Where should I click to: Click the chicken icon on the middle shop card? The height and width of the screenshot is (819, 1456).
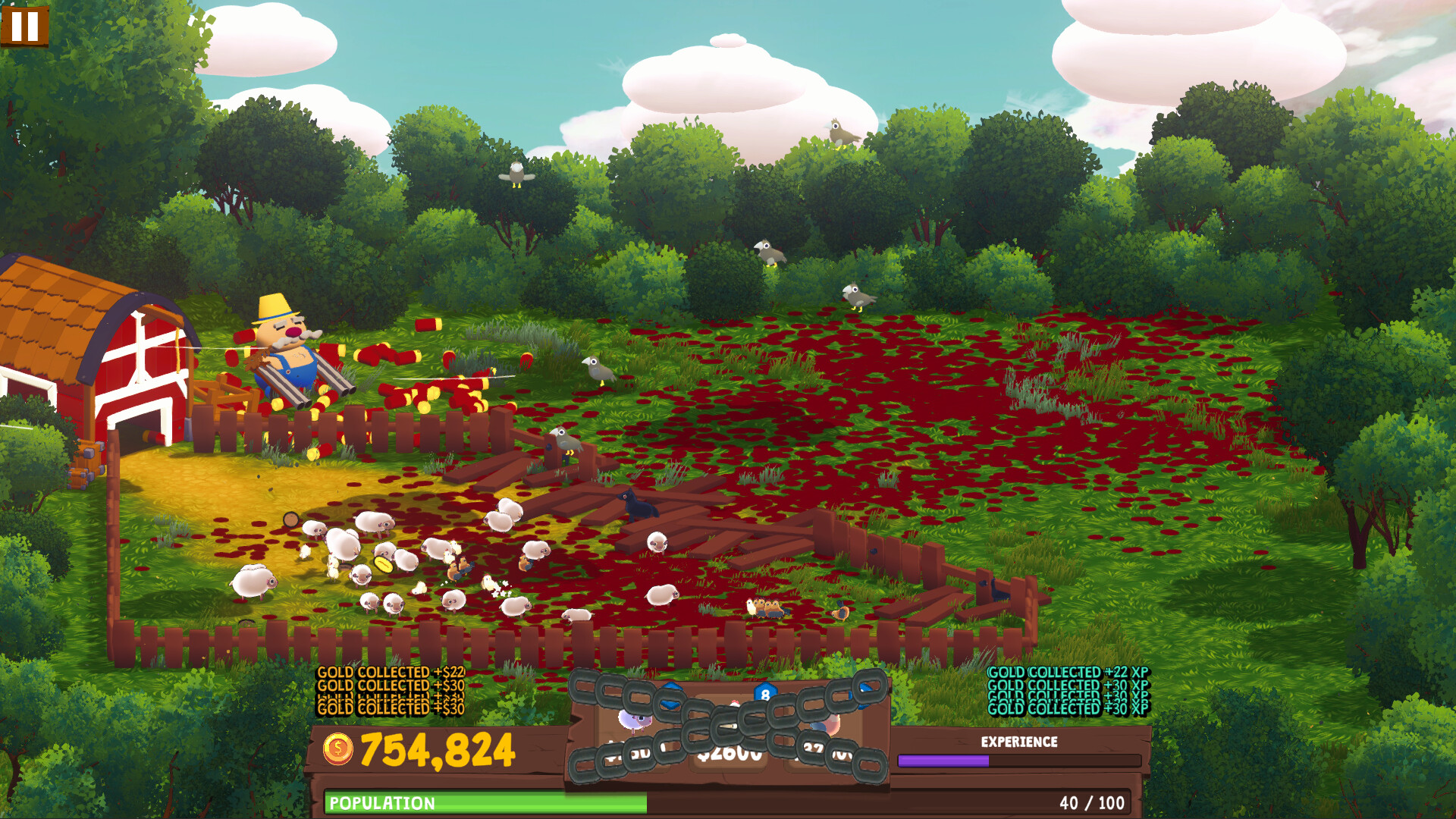coord(734,704)
